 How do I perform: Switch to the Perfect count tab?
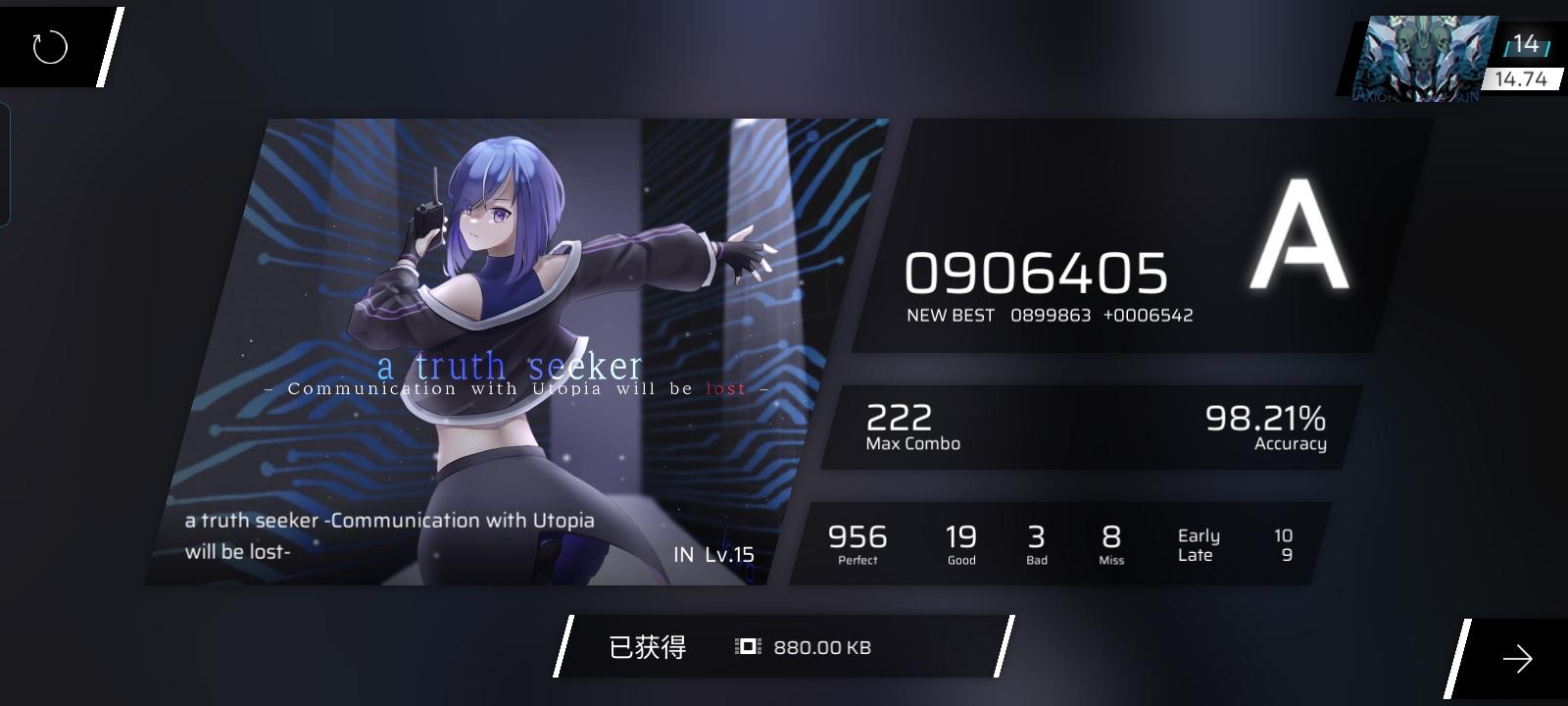pos(858,541)
